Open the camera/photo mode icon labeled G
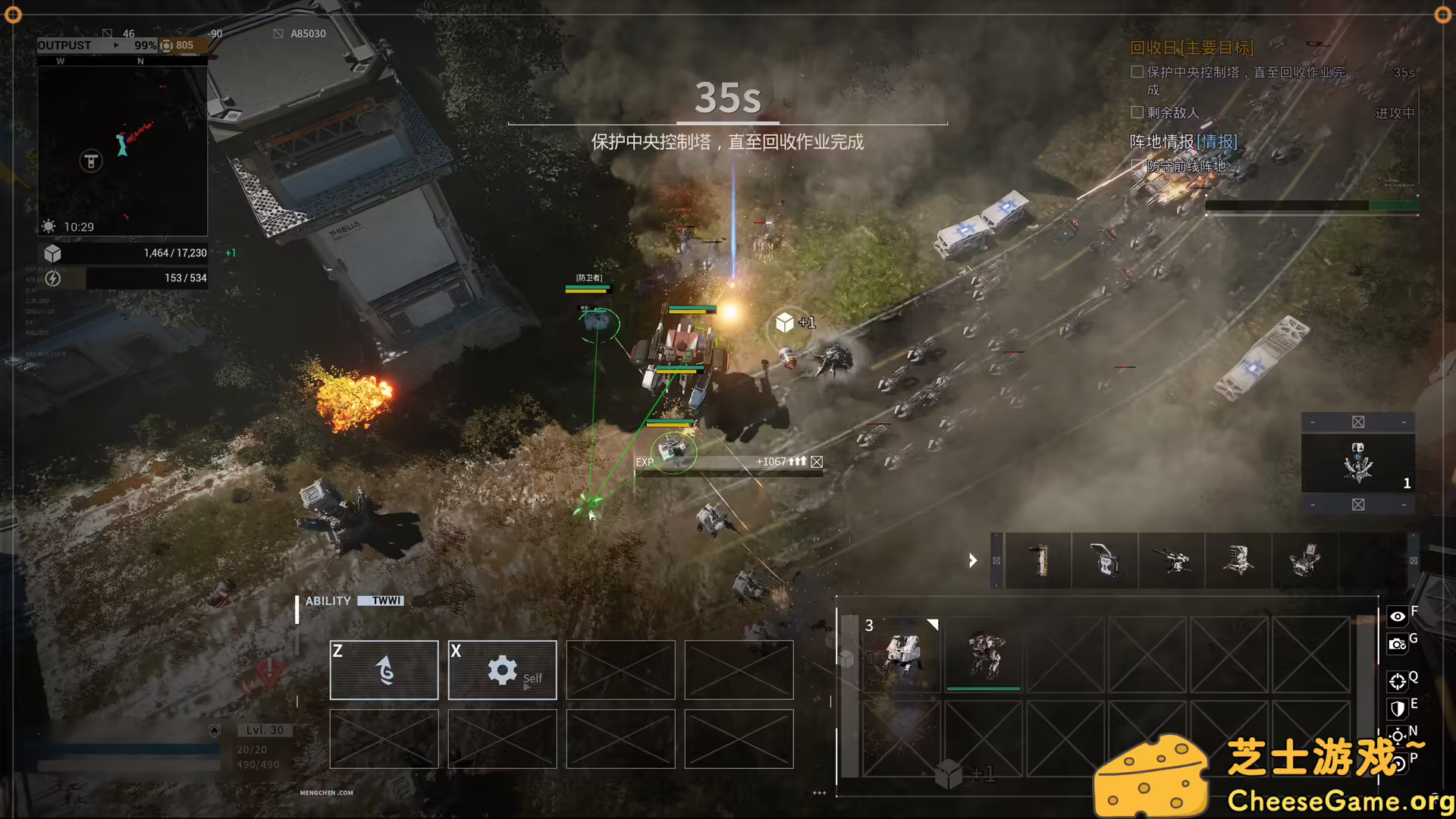 [x=1399, y=643]
